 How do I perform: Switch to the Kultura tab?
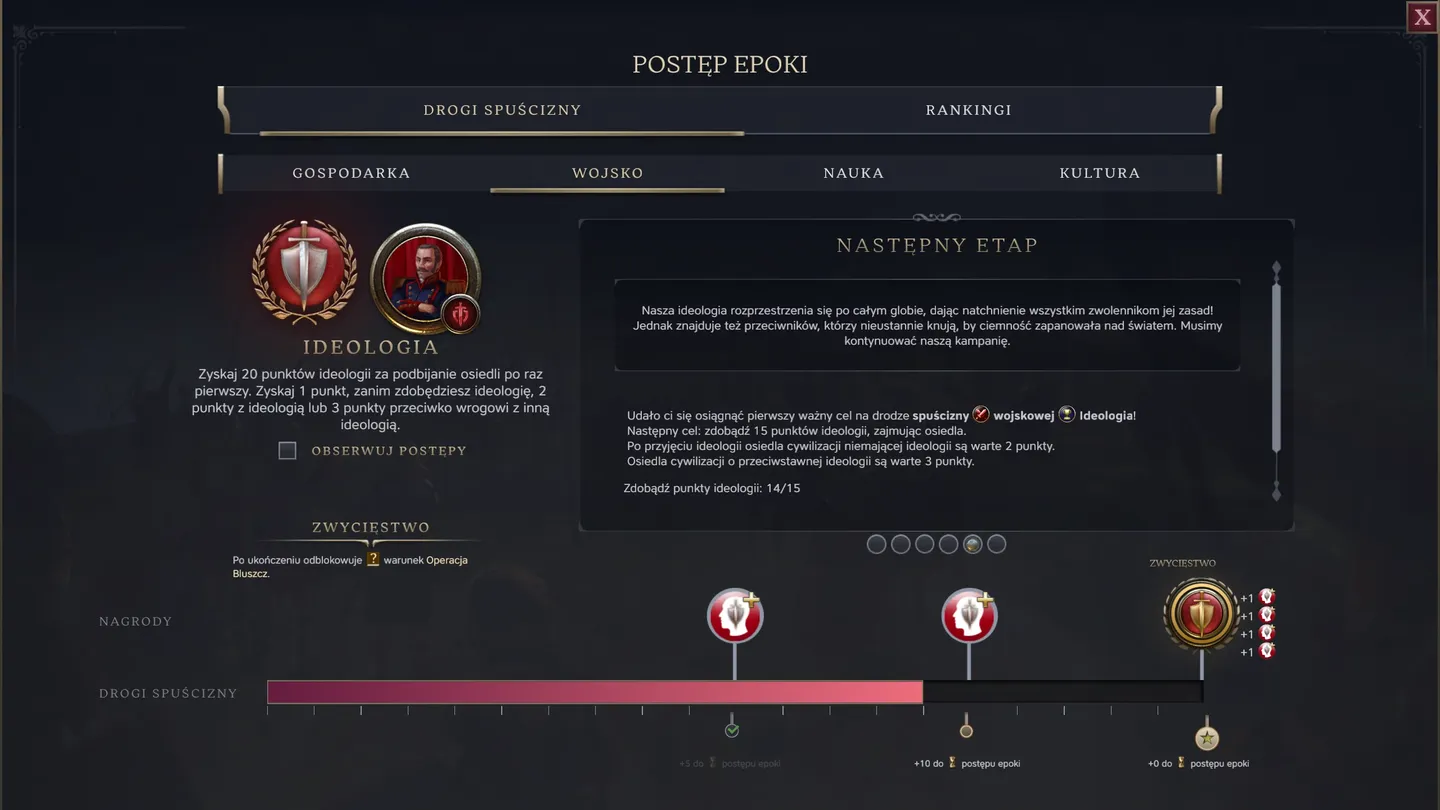pos(1100,172)
